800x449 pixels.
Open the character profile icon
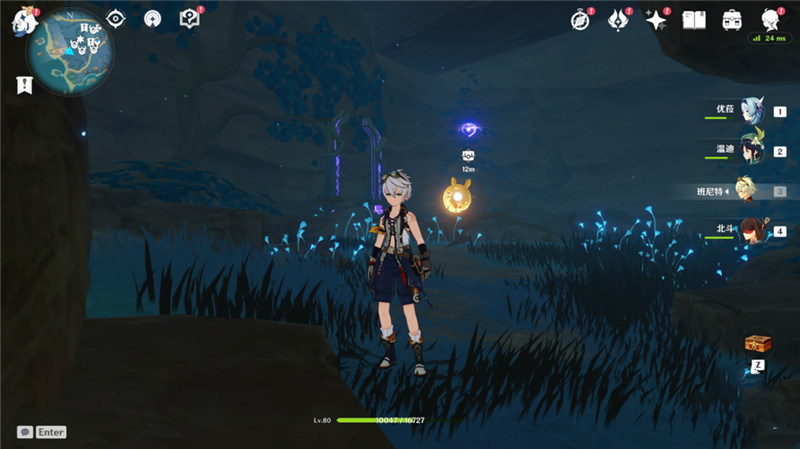[770, 20]
